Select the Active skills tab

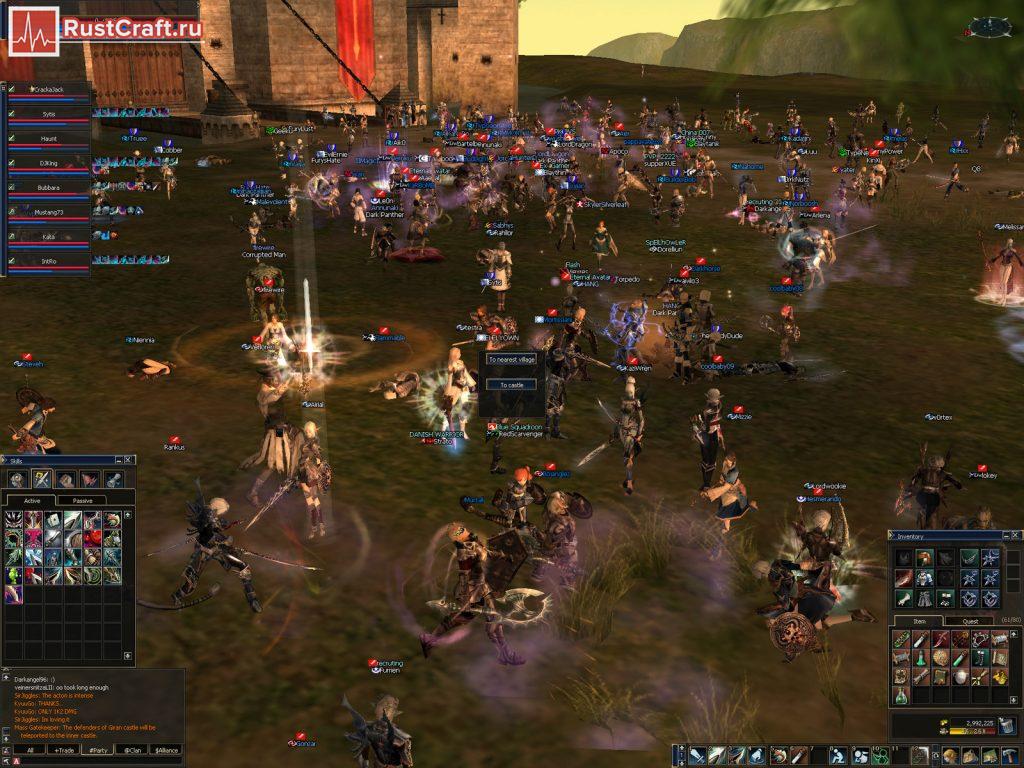pos(32,500)
